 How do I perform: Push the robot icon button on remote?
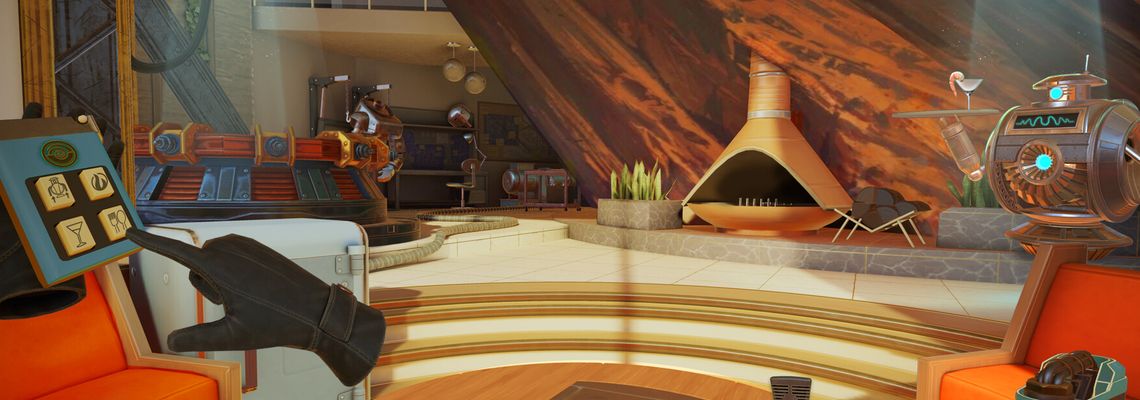pos(55,191)
